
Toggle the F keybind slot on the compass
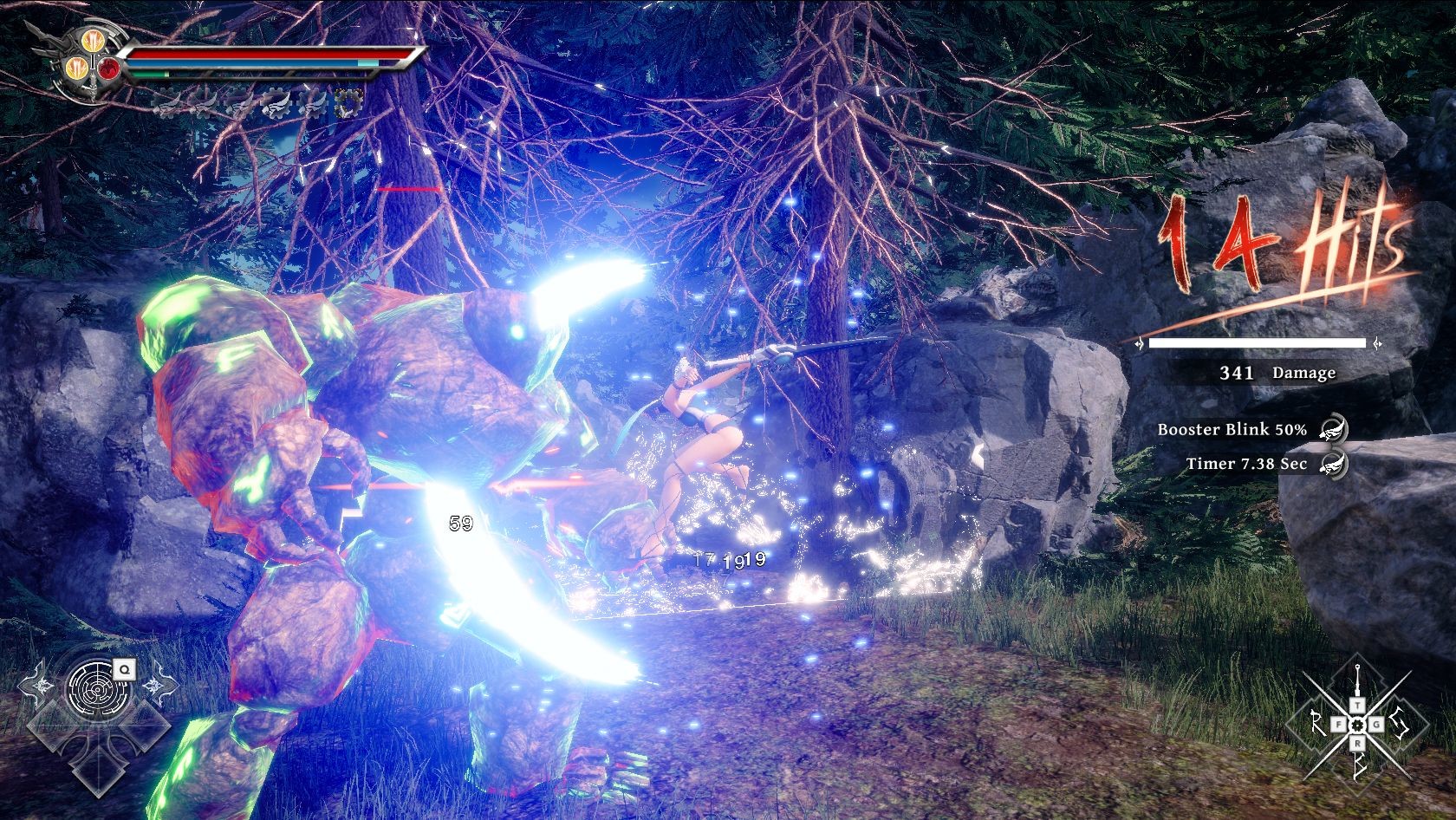click(1340, 724)
